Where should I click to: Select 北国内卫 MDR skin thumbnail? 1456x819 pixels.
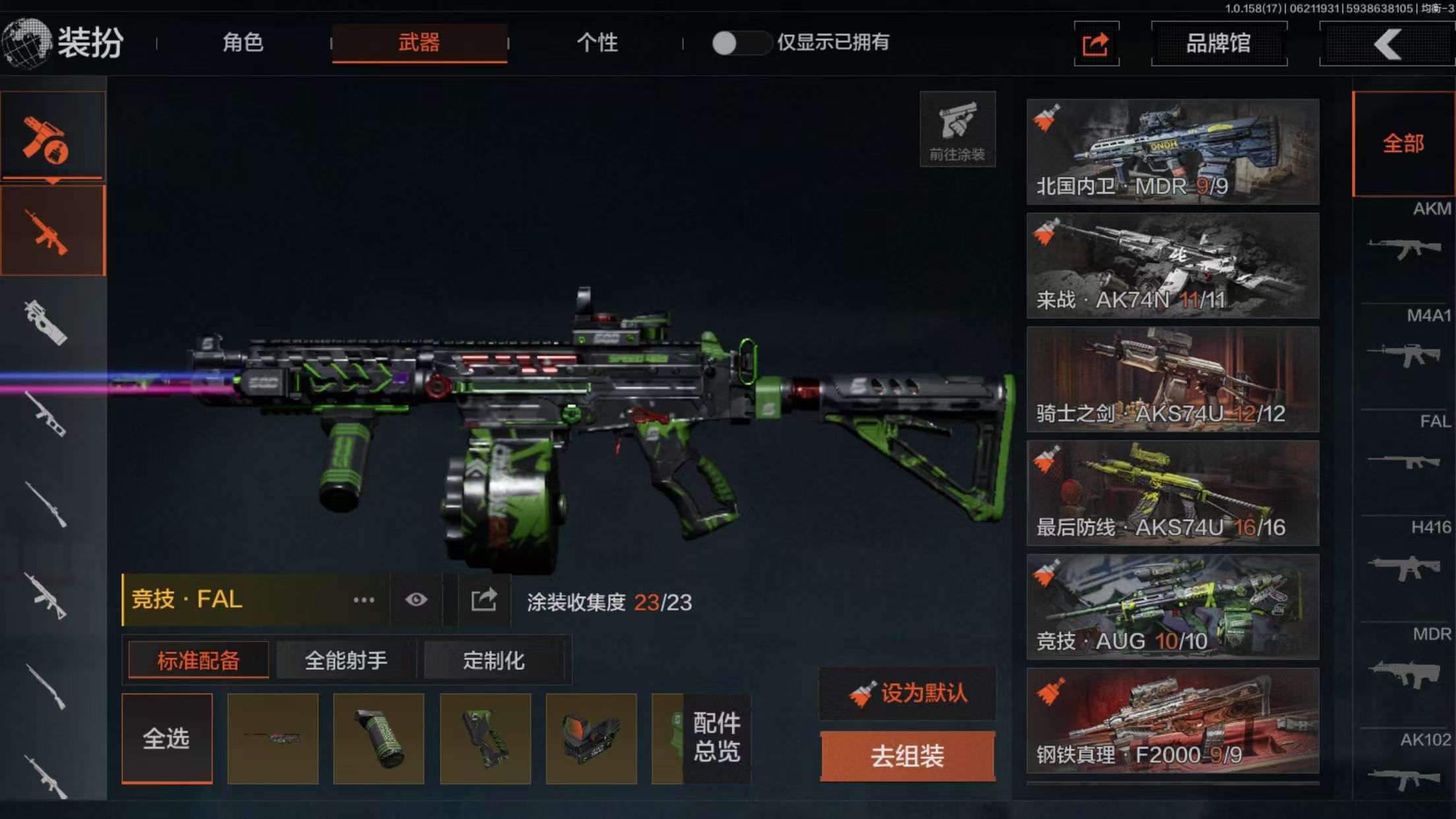point(1172,152)
